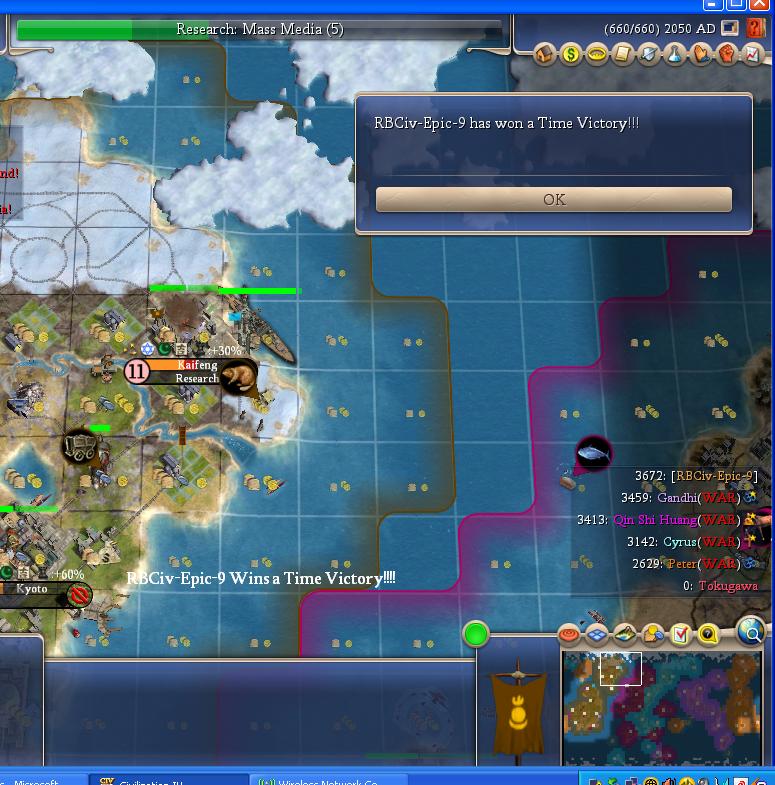Open the Military Advisor shield icon
This screenshot has height=785, width=775.
tap(649, 54)
